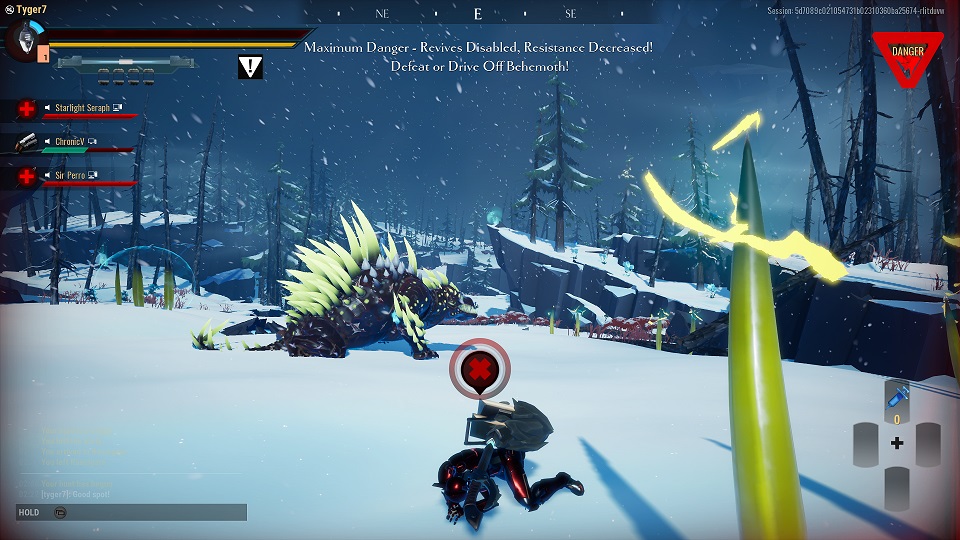Open the chat input bar
This screenshot has height=540, width=960.
130,512
